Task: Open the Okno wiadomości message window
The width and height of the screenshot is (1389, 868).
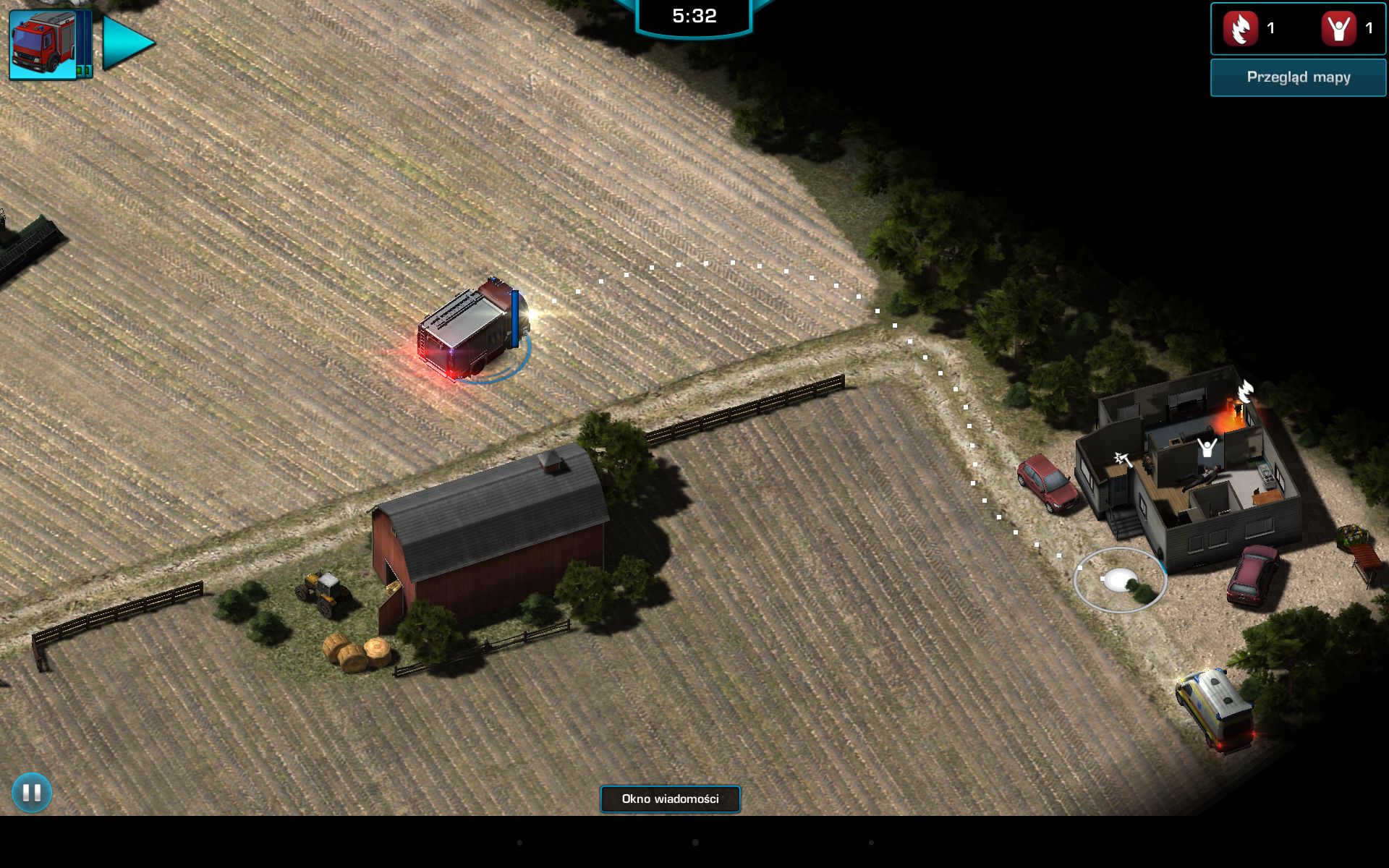Action: click(x=670, y=799)
